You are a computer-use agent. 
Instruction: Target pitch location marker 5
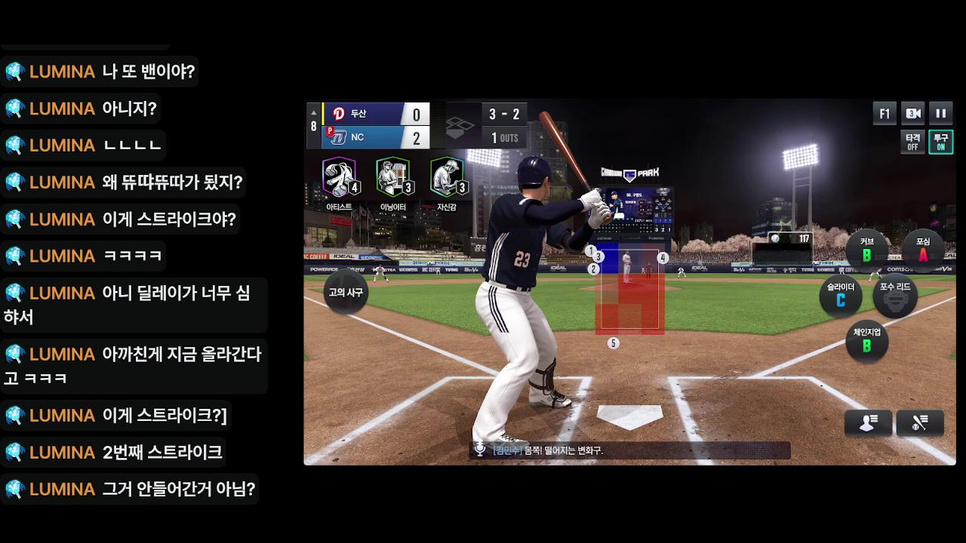coord(613,343)
